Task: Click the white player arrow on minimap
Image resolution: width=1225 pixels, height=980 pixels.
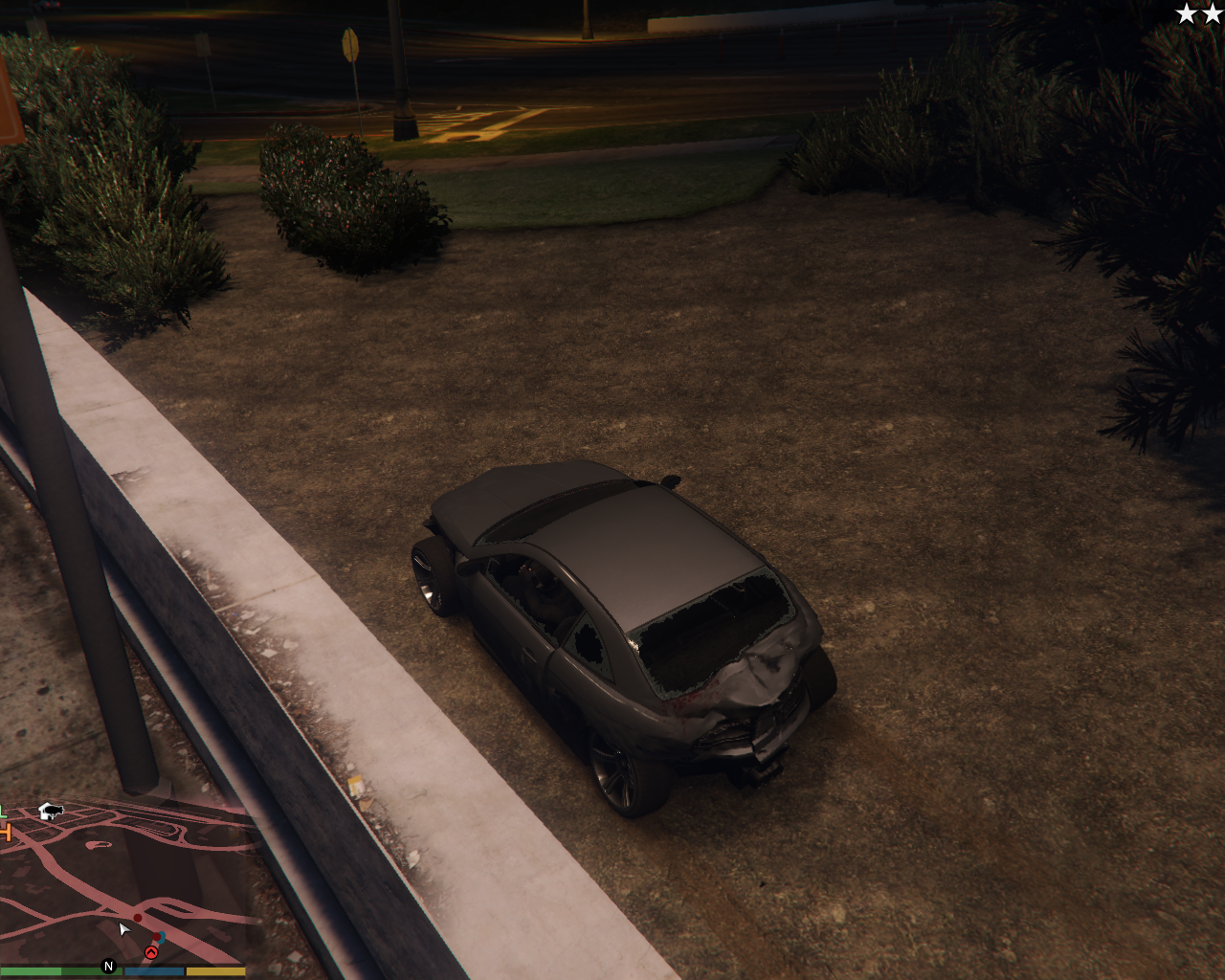Action: click(x=123, y=929)
